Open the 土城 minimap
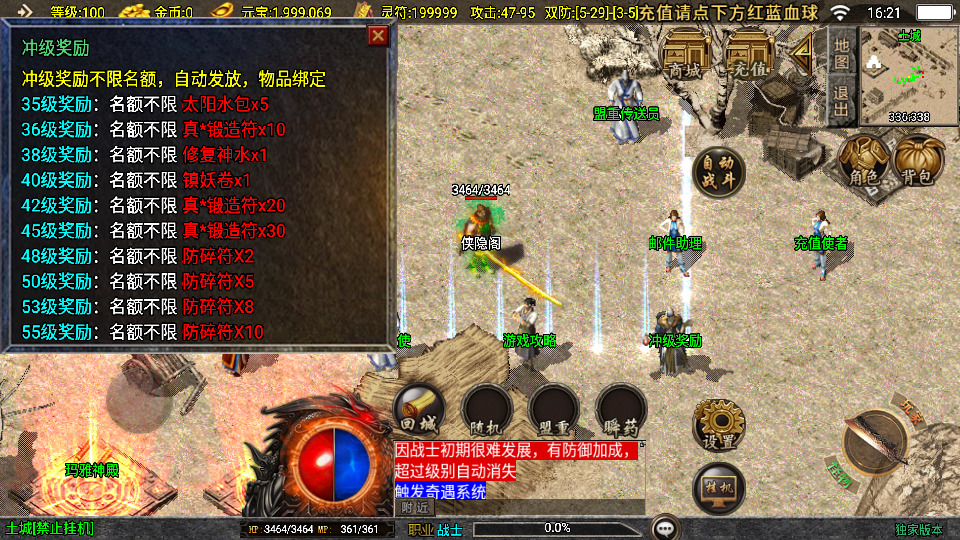 (x=907, y=73)
